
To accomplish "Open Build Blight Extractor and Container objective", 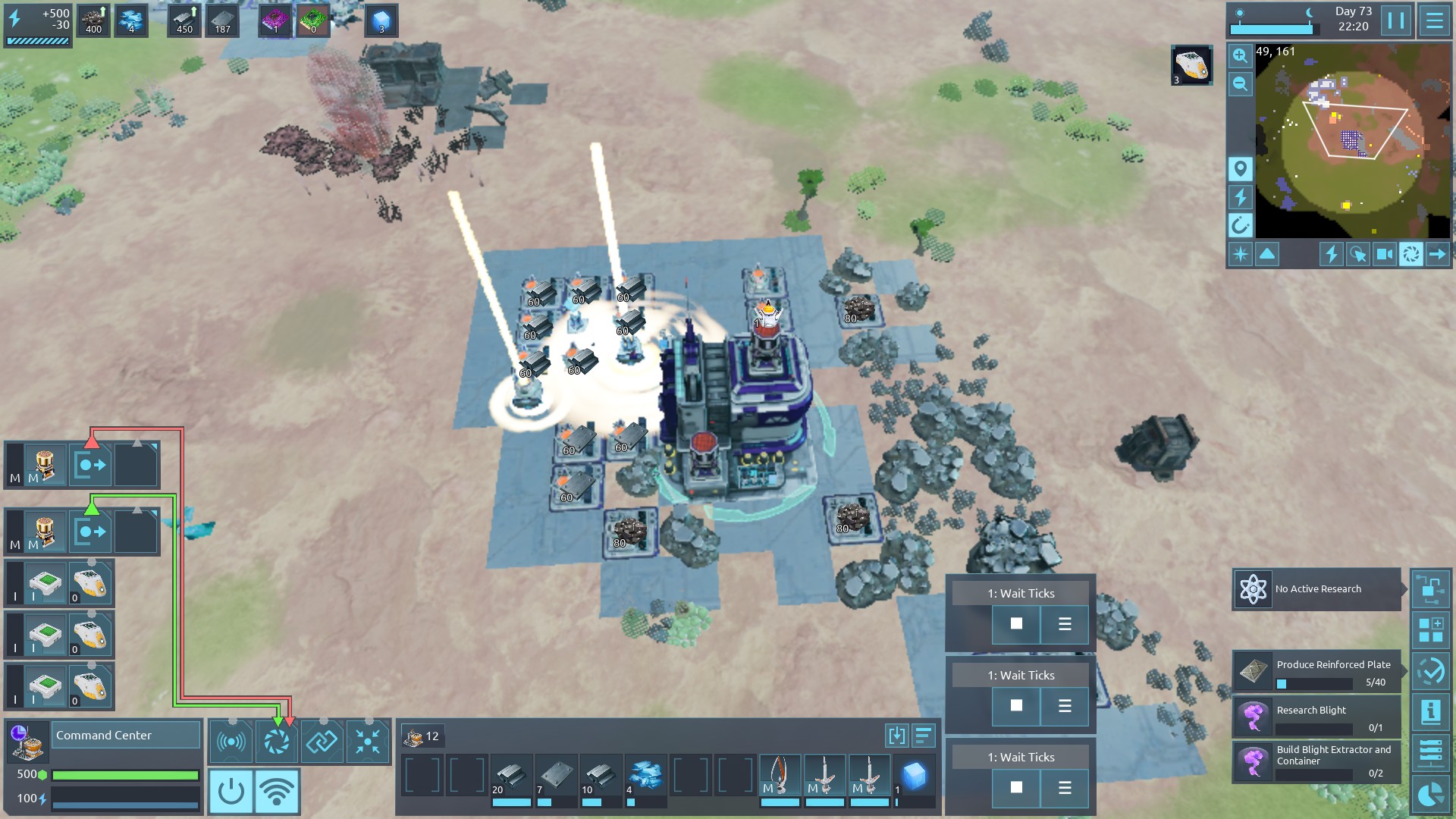I will (1316, 761).
